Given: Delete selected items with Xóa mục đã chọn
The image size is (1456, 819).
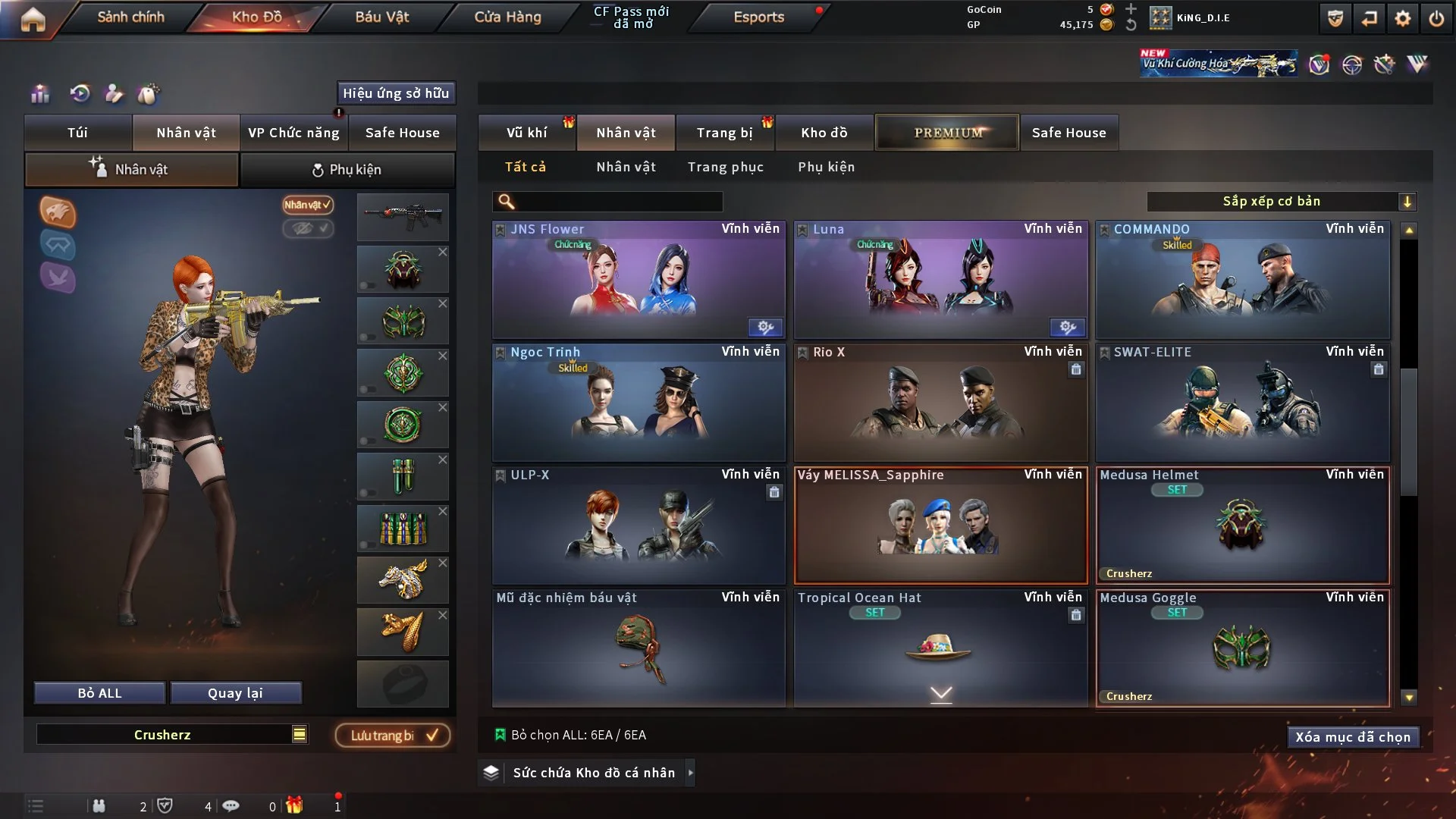Looking at the screenshot, I should point(1353,737).
